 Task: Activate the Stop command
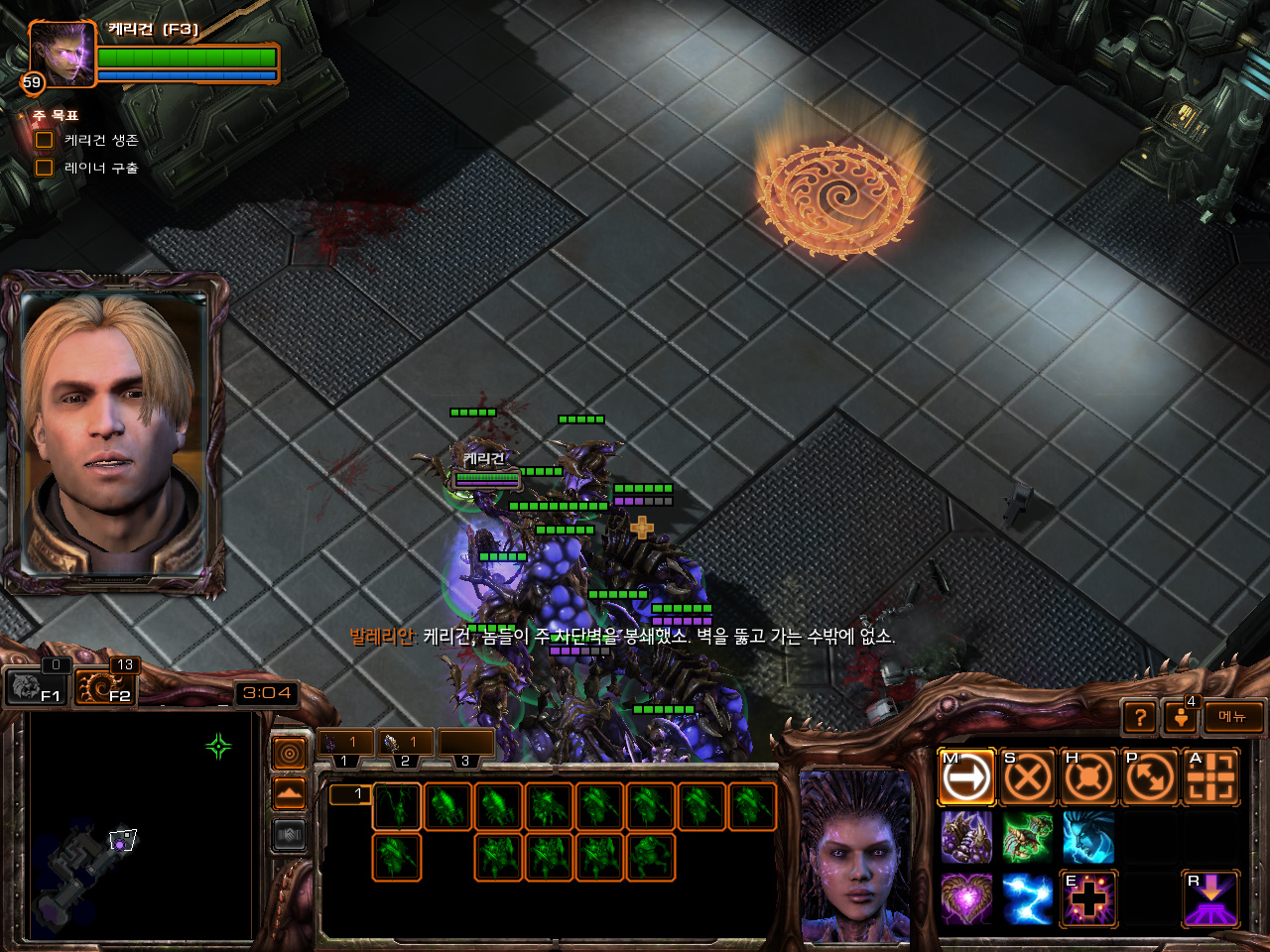(x=1027, y=777)
